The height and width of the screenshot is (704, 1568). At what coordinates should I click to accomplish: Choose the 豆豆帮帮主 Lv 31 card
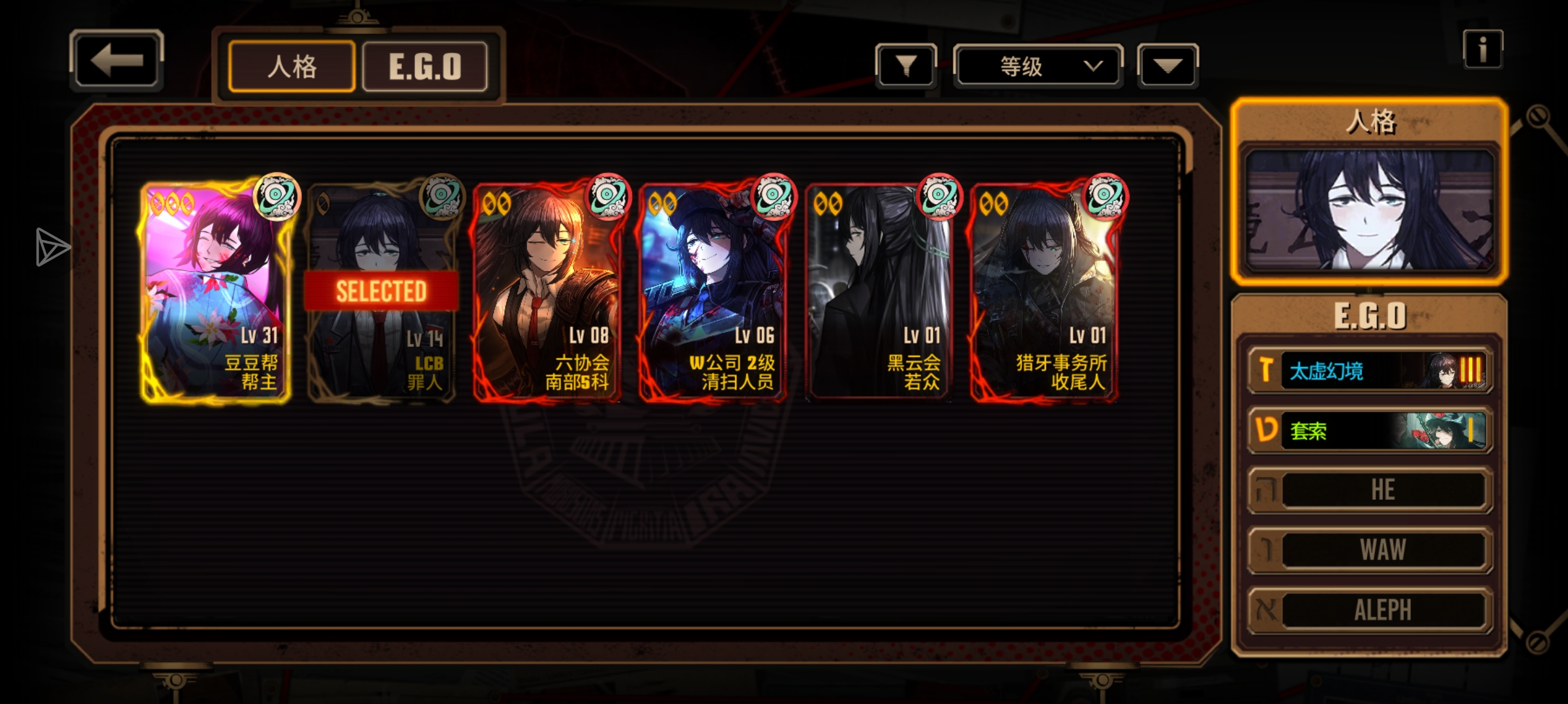coord(215,291)
